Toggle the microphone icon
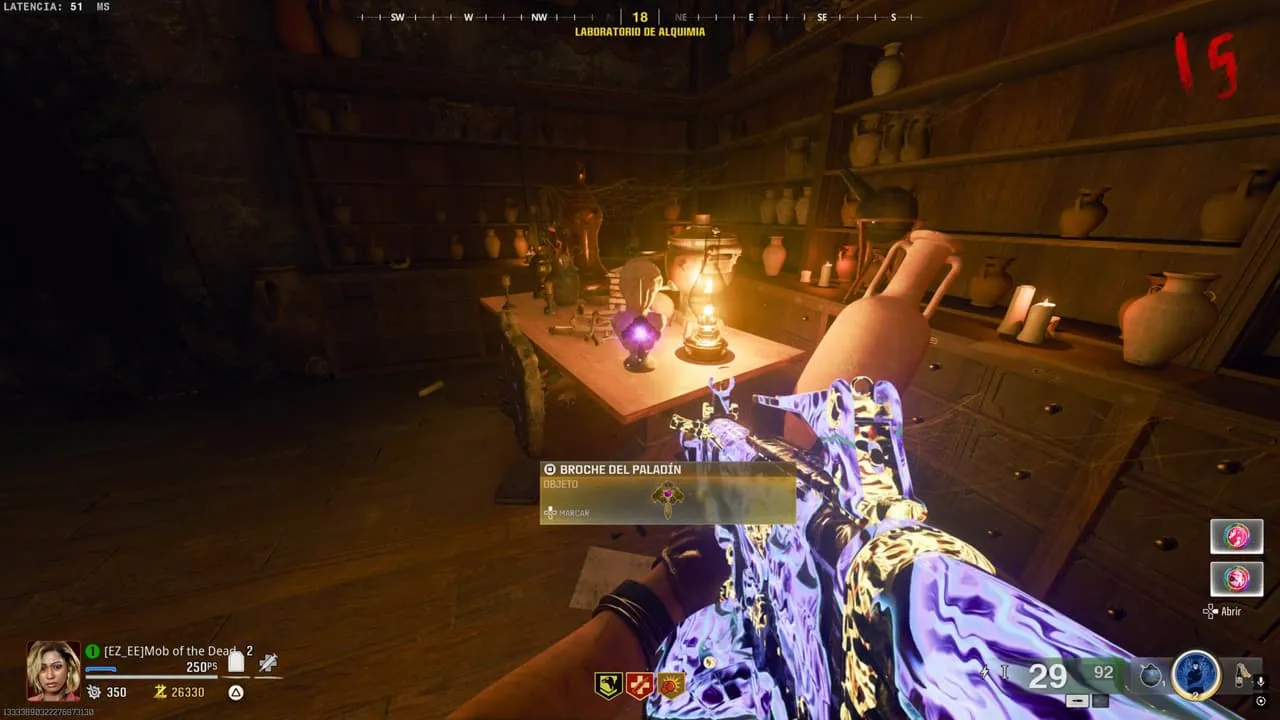 pyautogui.click(x=1260, y=681)
